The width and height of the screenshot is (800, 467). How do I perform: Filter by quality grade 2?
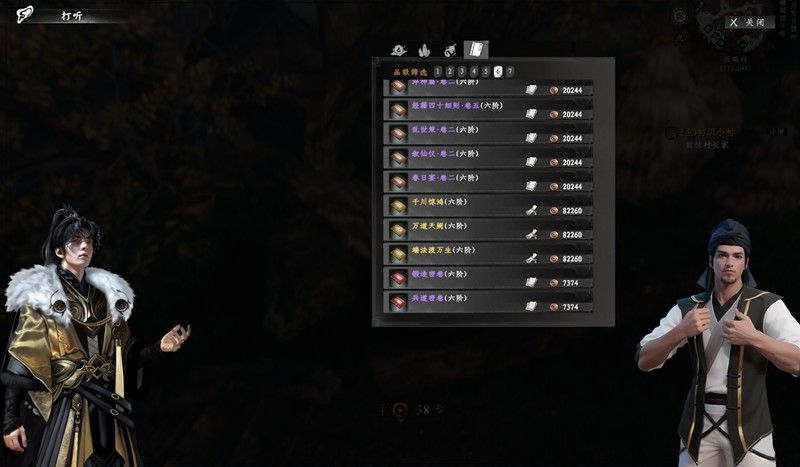pyautogui.click(x=450, y=71)
